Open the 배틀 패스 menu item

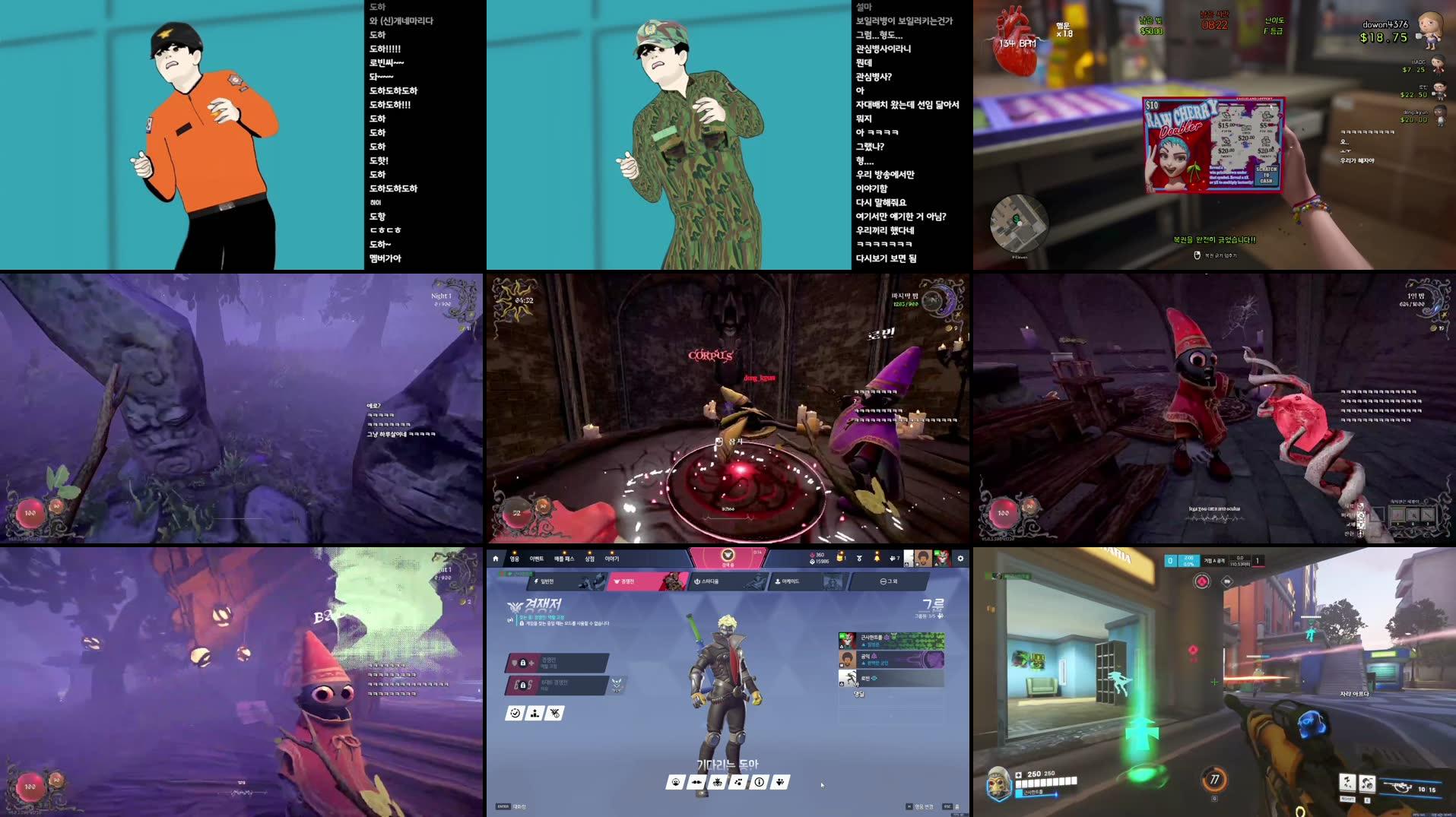[566, 558]
